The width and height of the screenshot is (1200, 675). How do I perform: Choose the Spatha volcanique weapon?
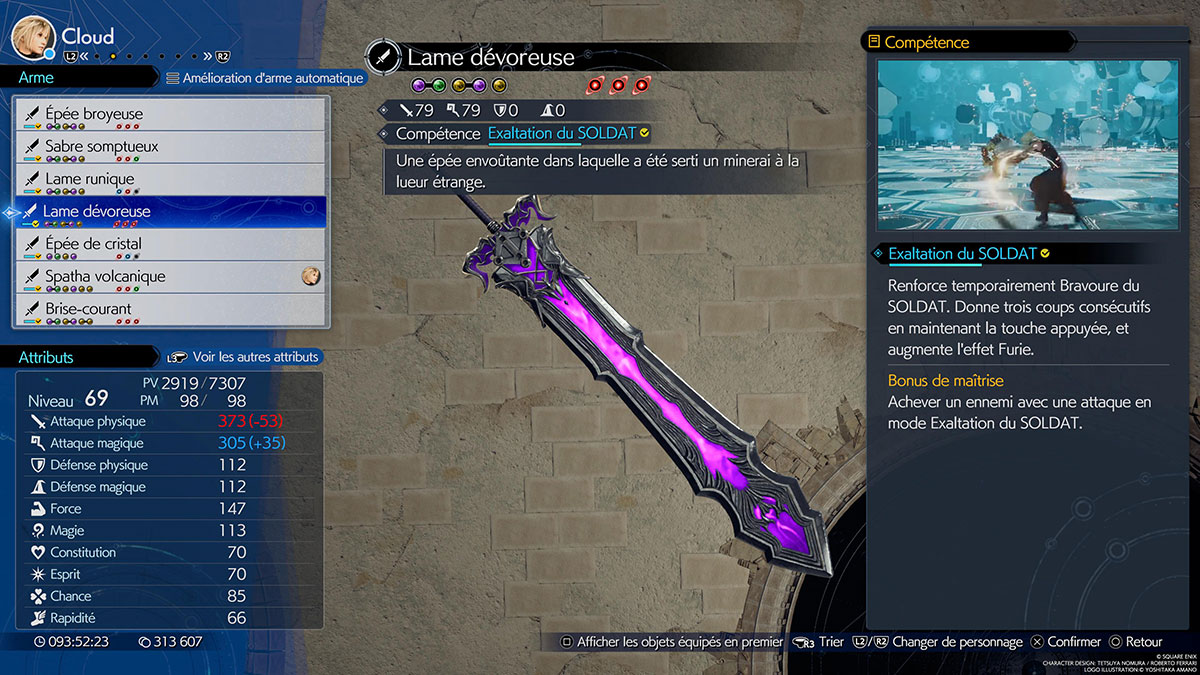[170, 277]
